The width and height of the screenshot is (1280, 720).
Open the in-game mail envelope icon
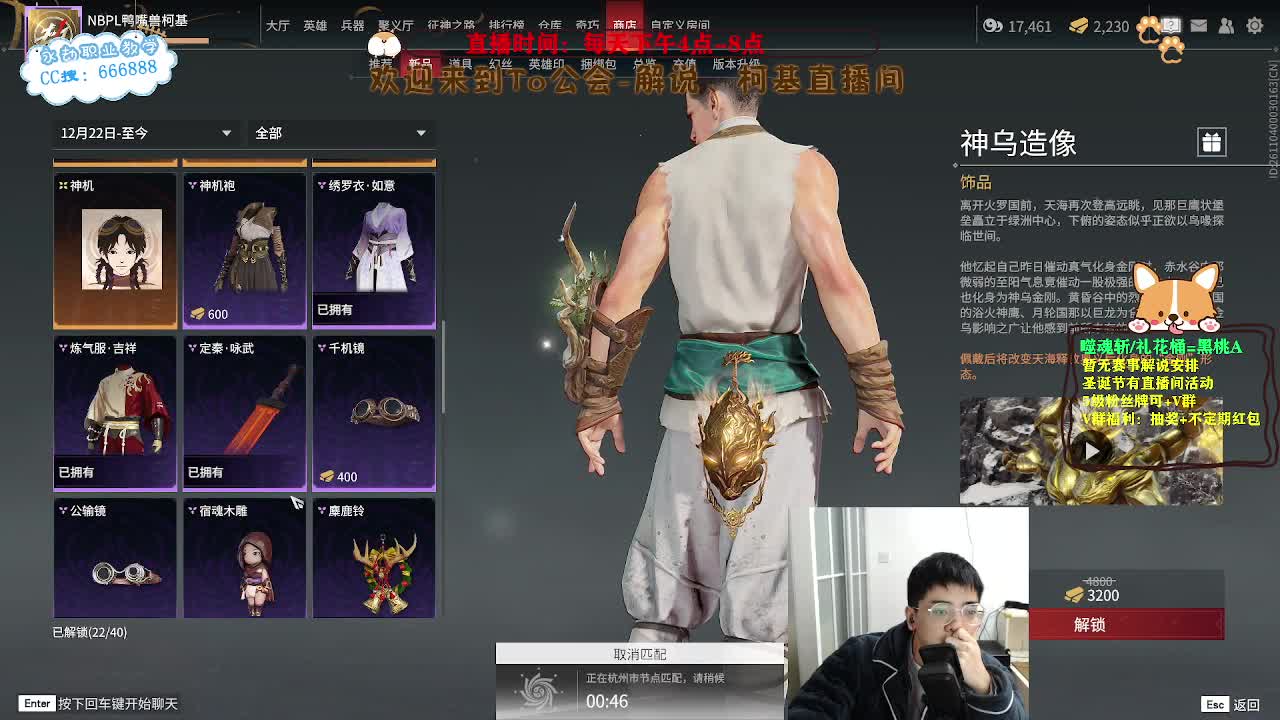(1199, 26)
